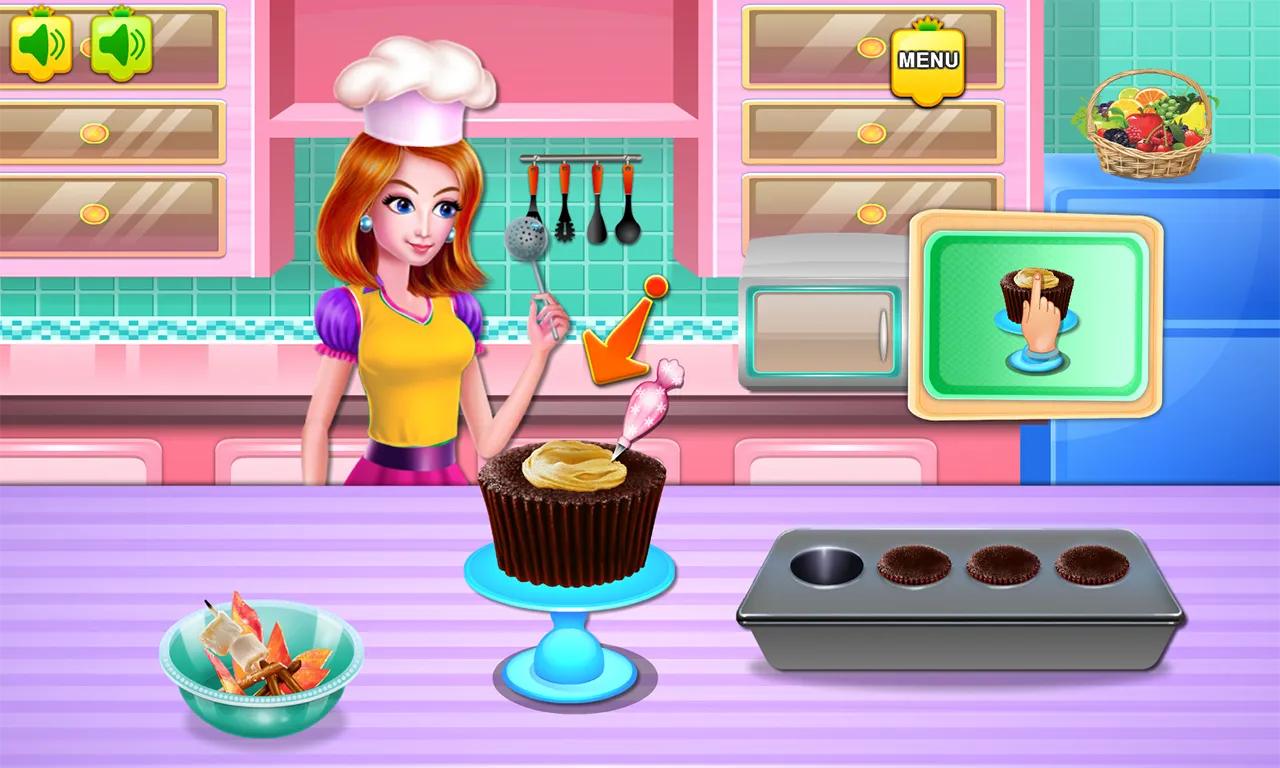
Task: Open the left middle cabinet drawer
Action: point(110,135)
